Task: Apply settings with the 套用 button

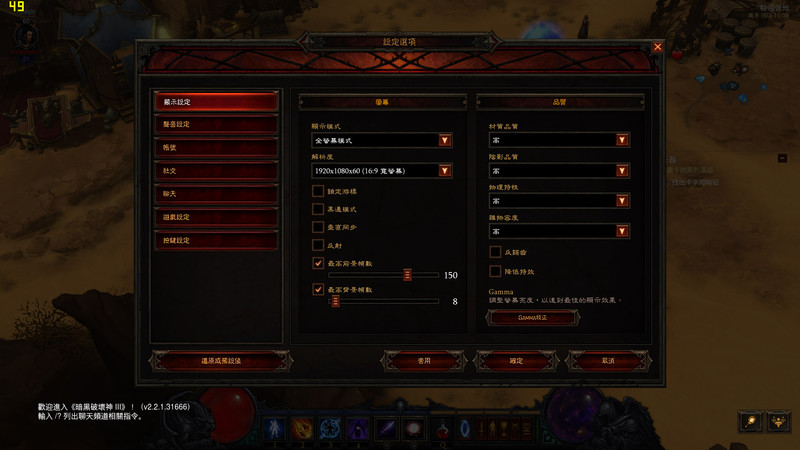Action: click(424, 360)
